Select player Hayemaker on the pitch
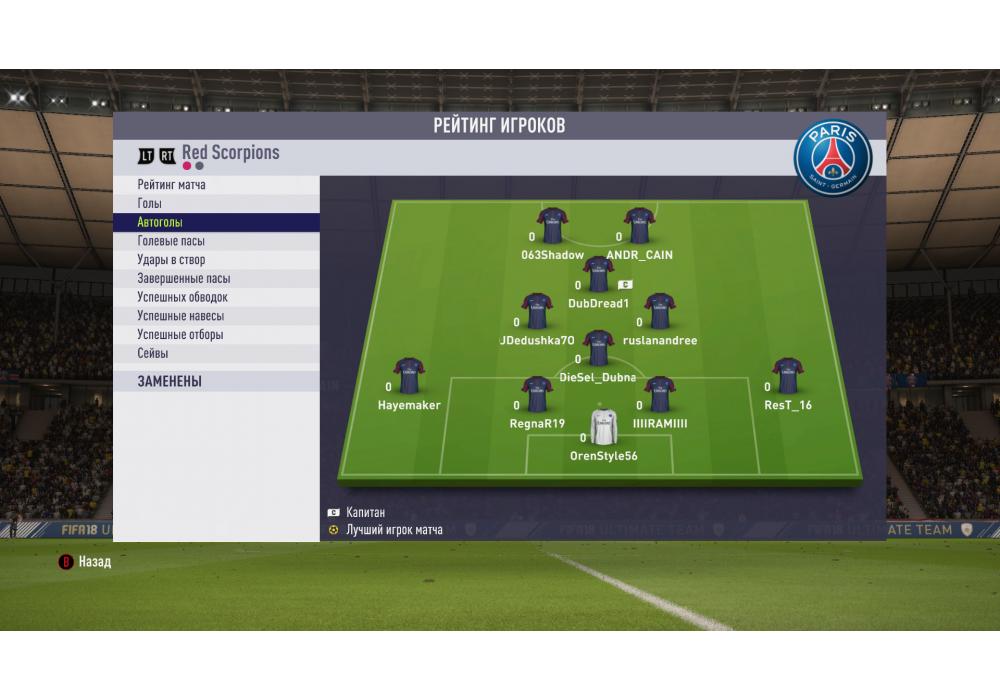 [x=409, y=376]
